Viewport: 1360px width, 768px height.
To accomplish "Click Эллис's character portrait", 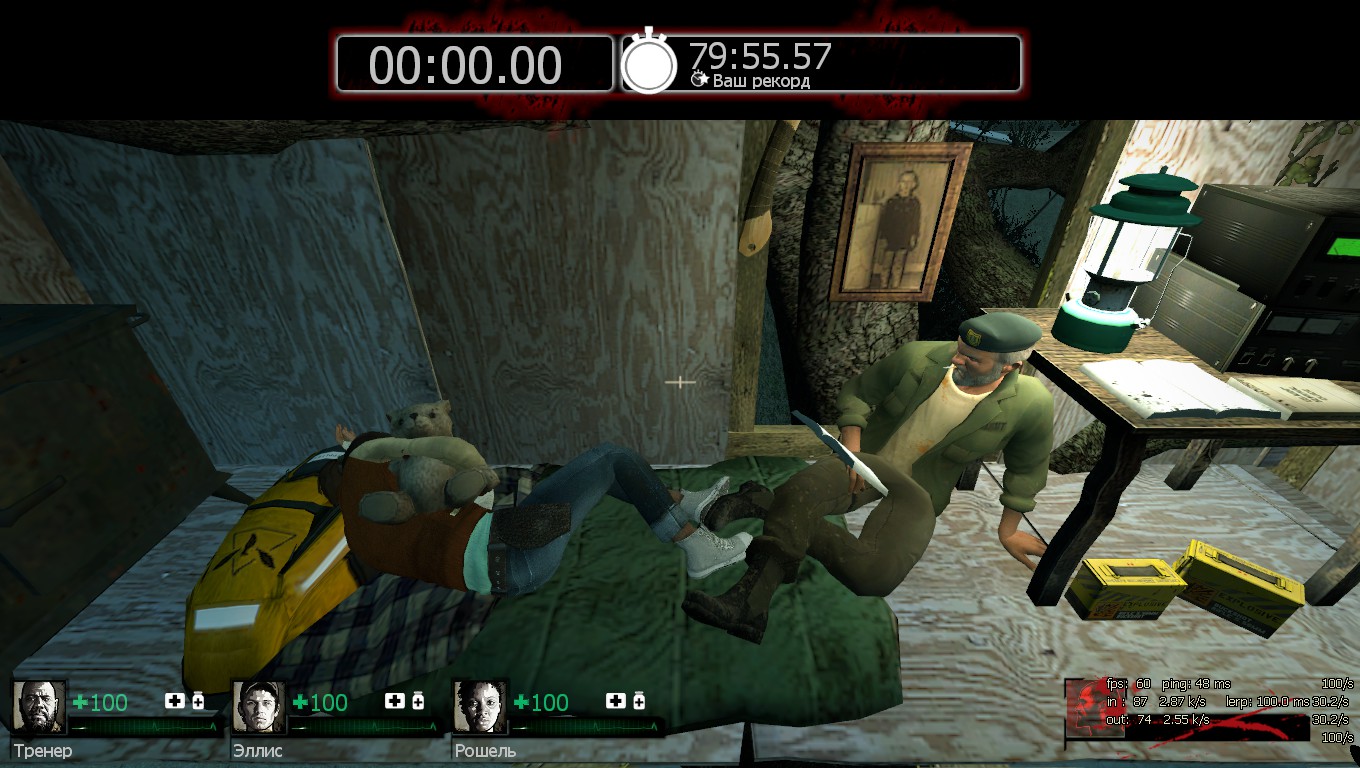I will click(x=259, y=707).
